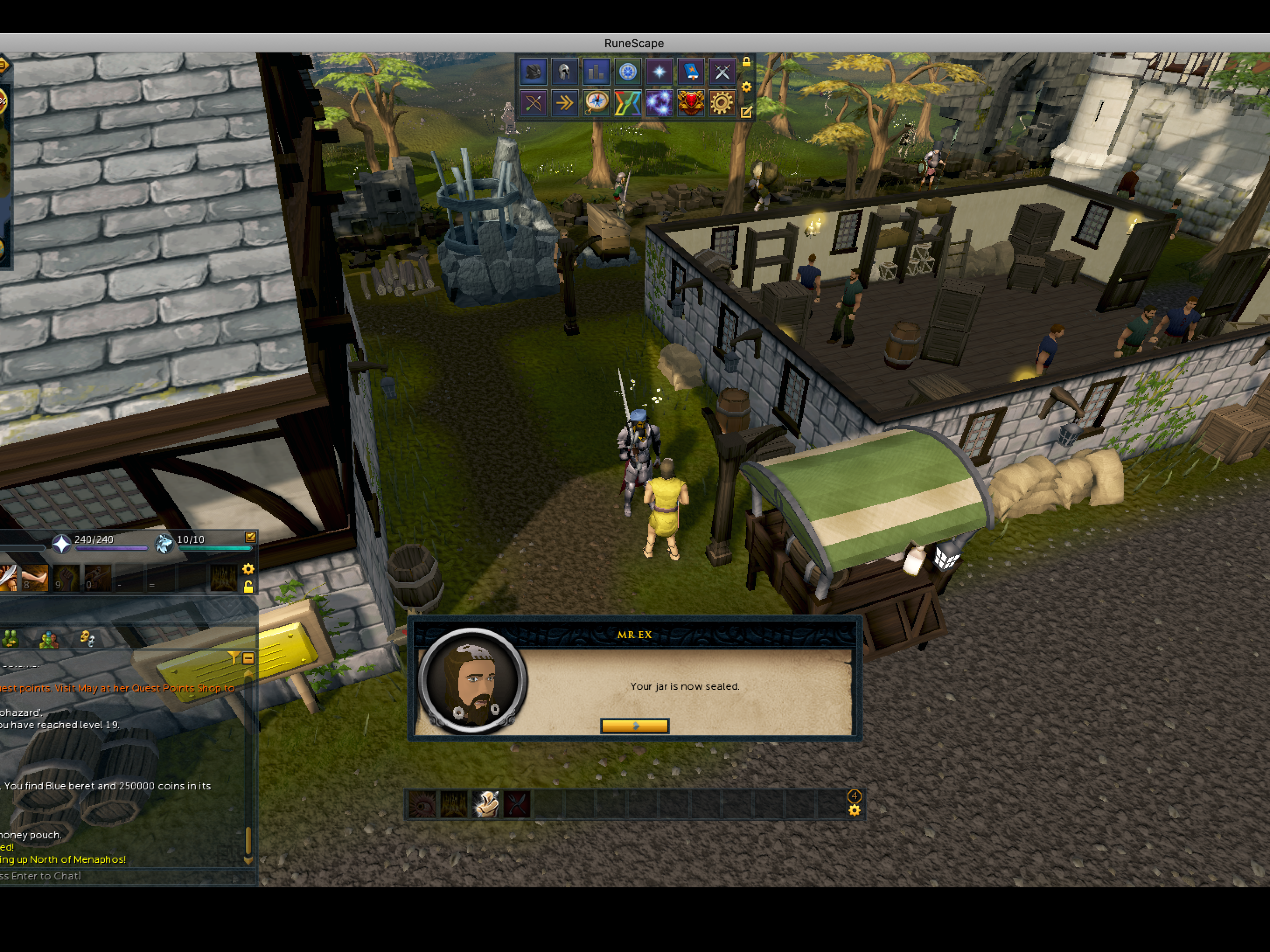Open the backpack from the ribbon
This screenshot has height=952, width=1270.
[x=533, y=72]
